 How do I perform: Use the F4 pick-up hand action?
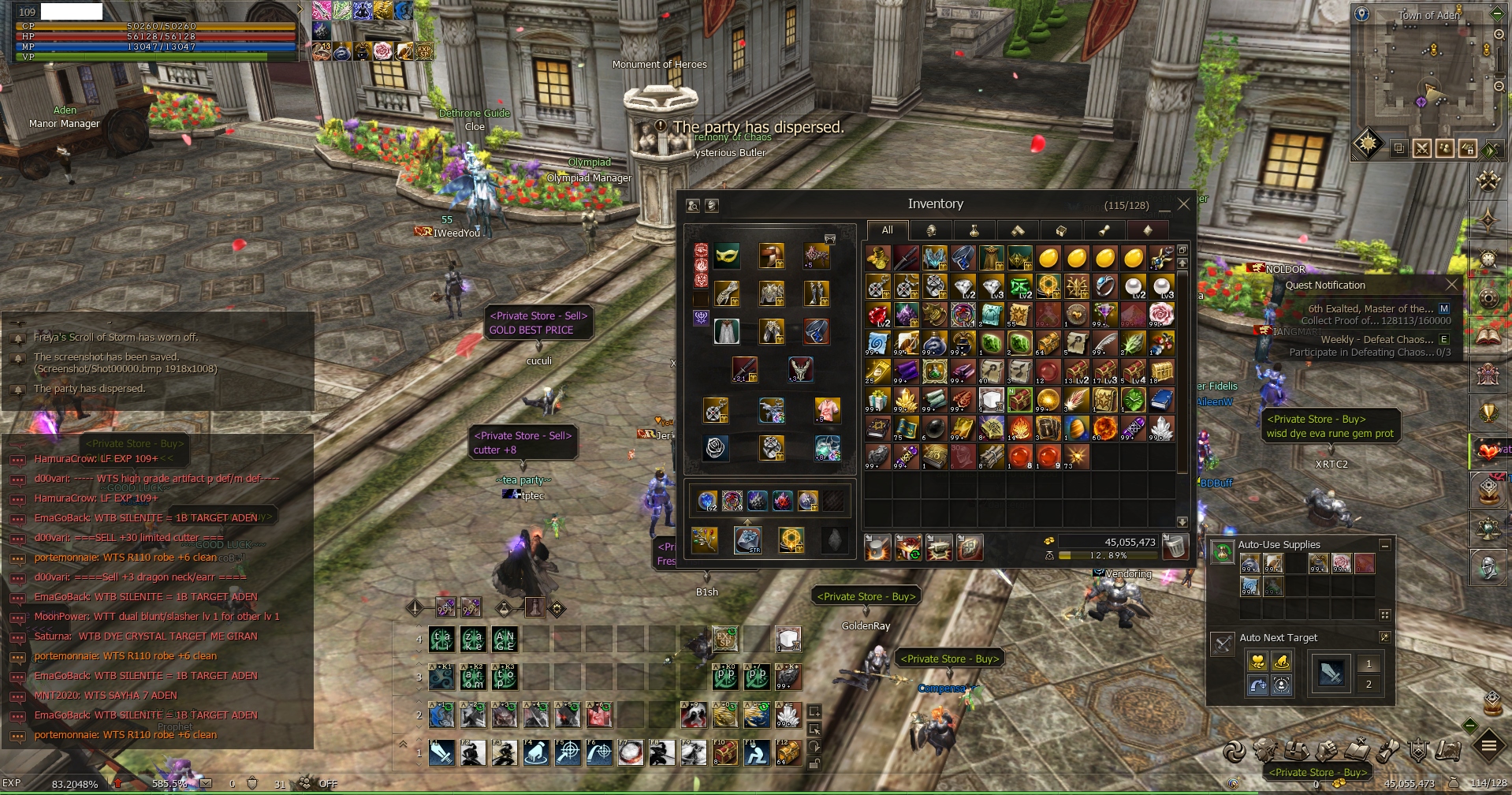point(536,753)
